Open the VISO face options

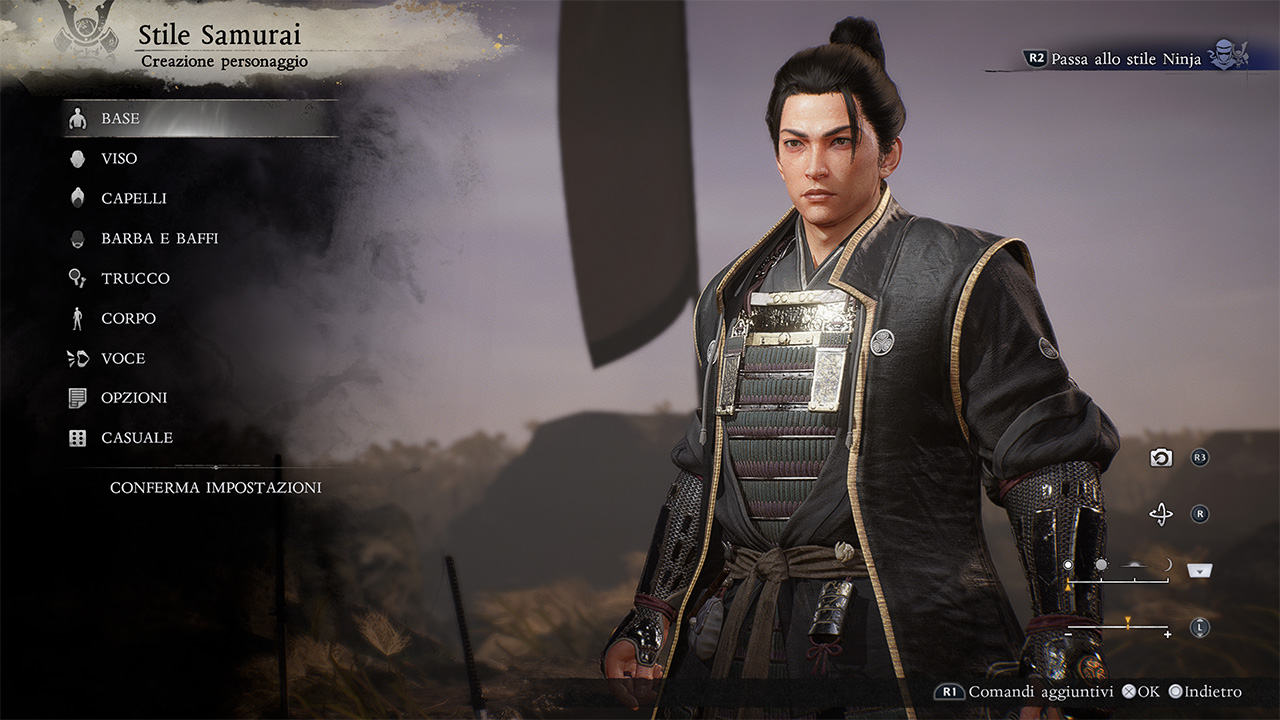tap(119, 159)
